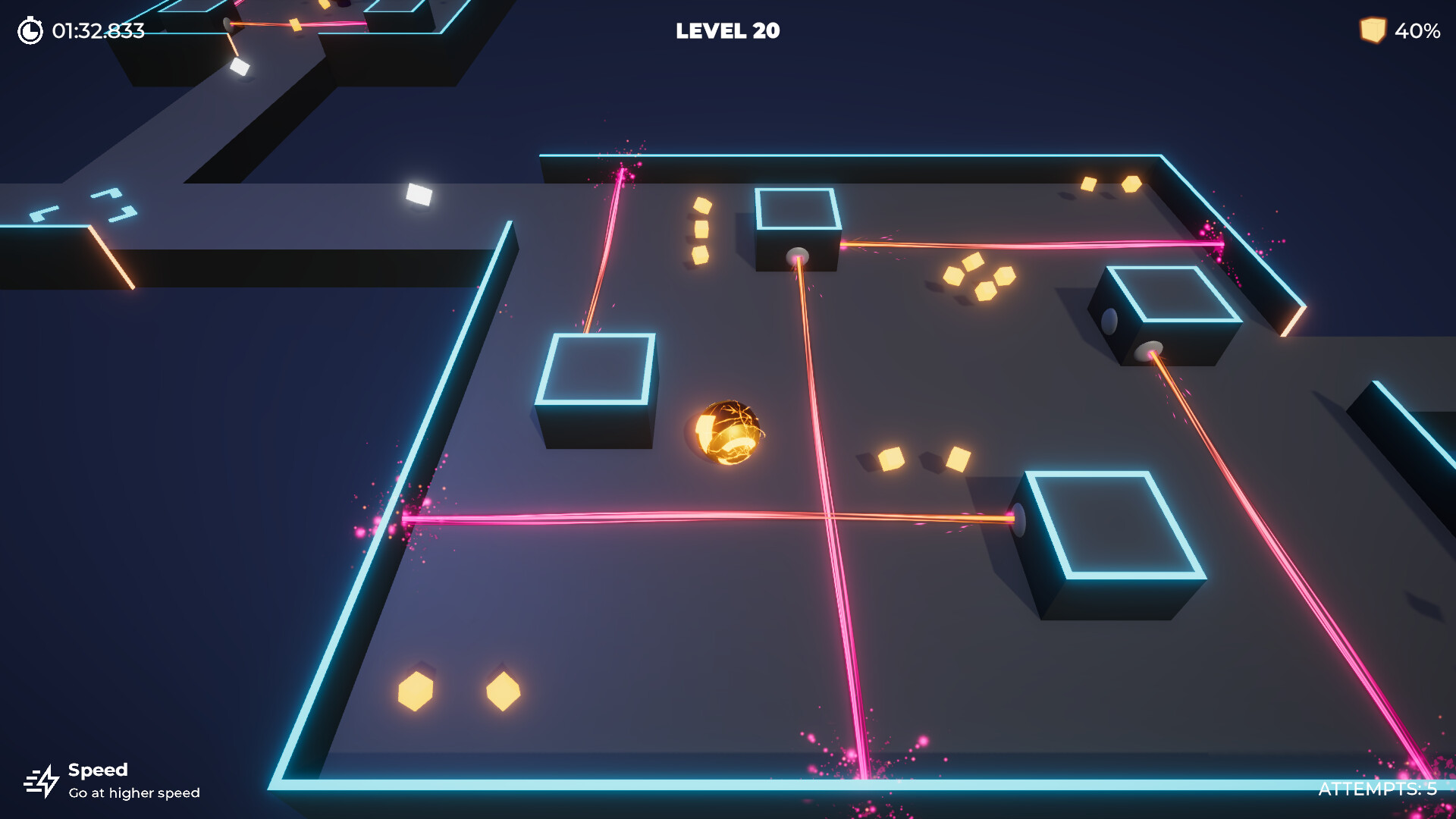Select the white cube pickup on the path
Screen dimensions: 1456x819
point(418,193)
